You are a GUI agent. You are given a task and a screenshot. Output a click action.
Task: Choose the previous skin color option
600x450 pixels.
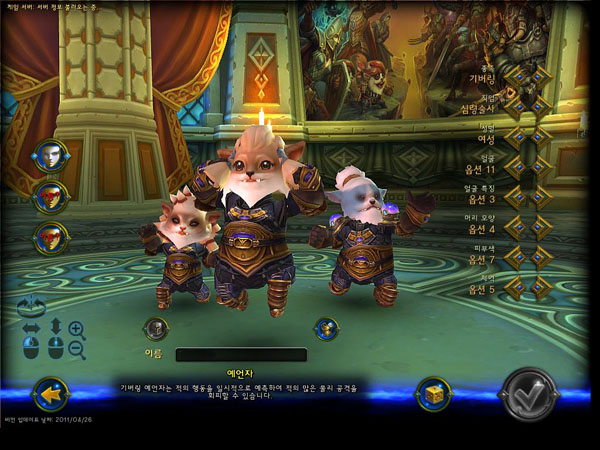pos(516,257)
